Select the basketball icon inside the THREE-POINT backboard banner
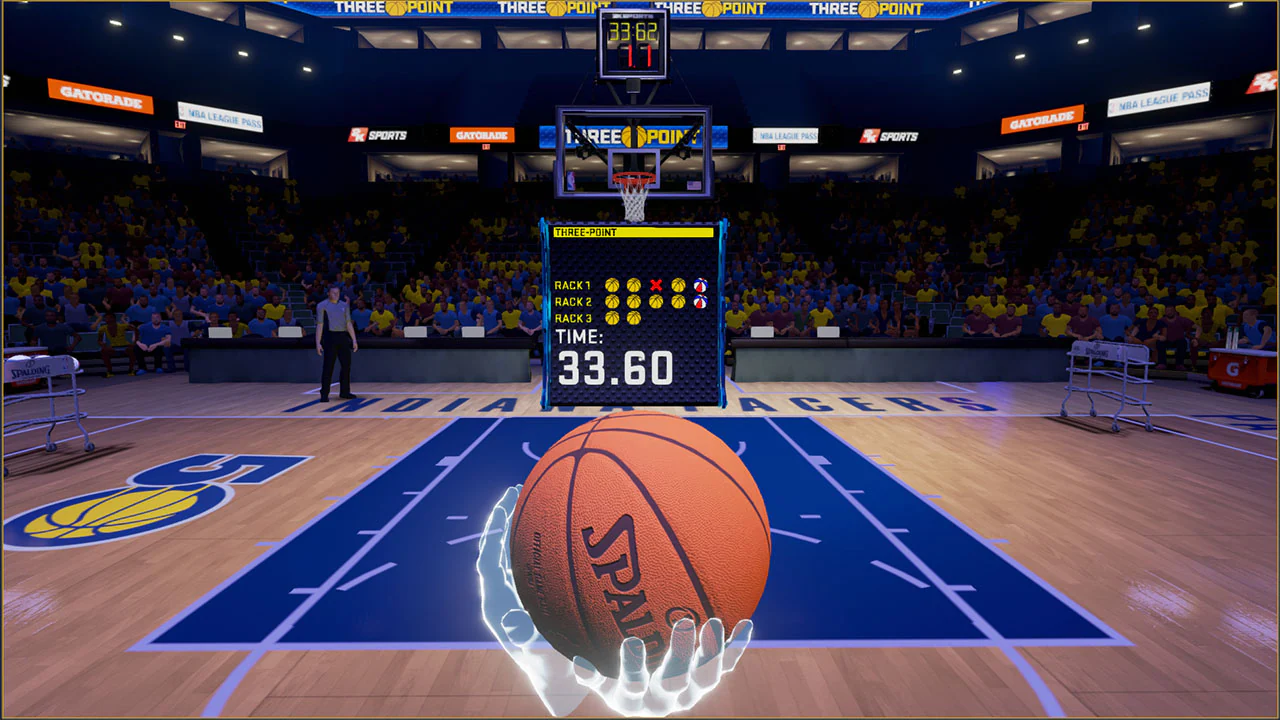1280x720 pixels. (x=632, y=136)
